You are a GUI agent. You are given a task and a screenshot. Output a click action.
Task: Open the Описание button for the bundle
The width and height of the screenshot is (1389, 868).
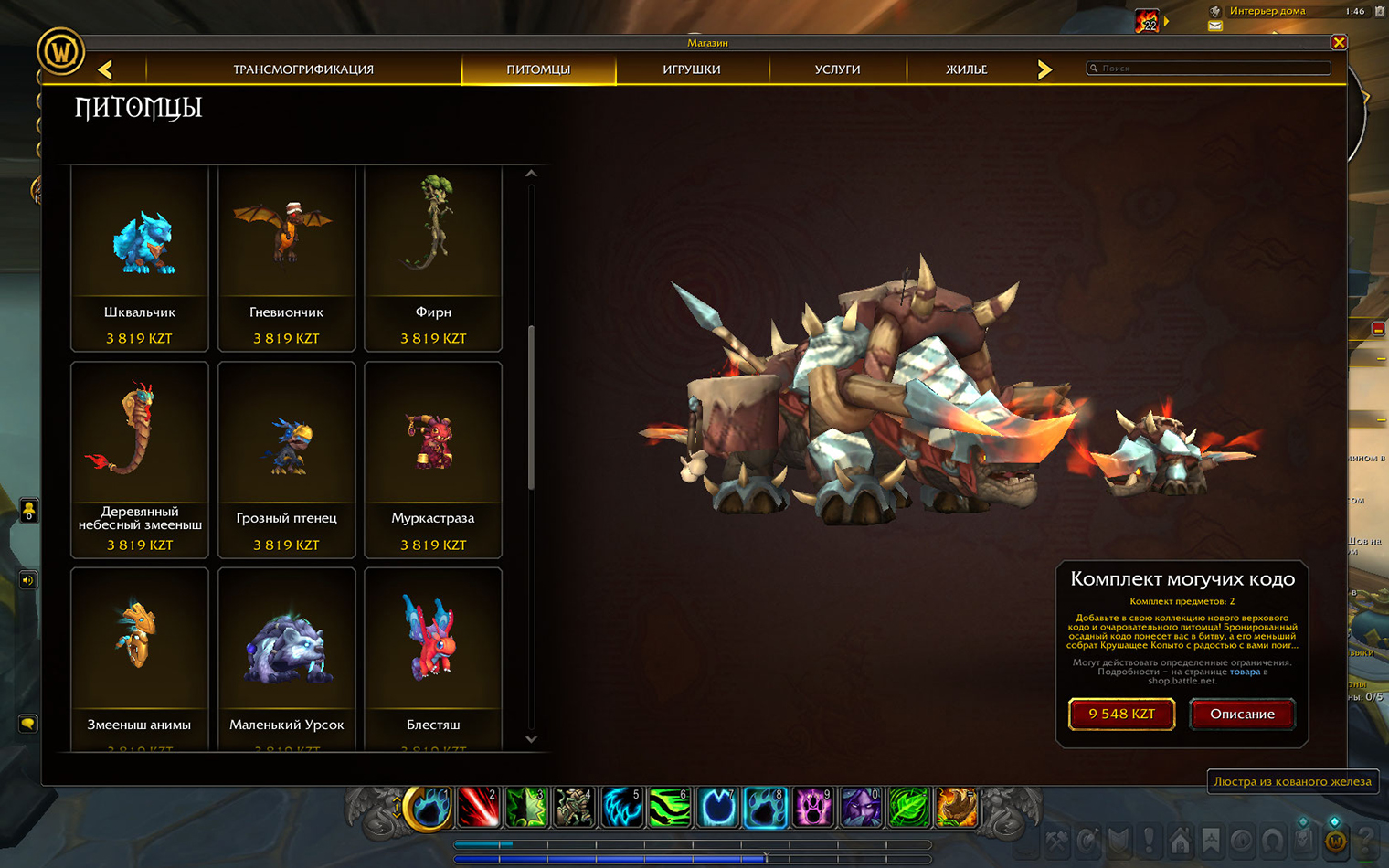(x=1242, y=714)
